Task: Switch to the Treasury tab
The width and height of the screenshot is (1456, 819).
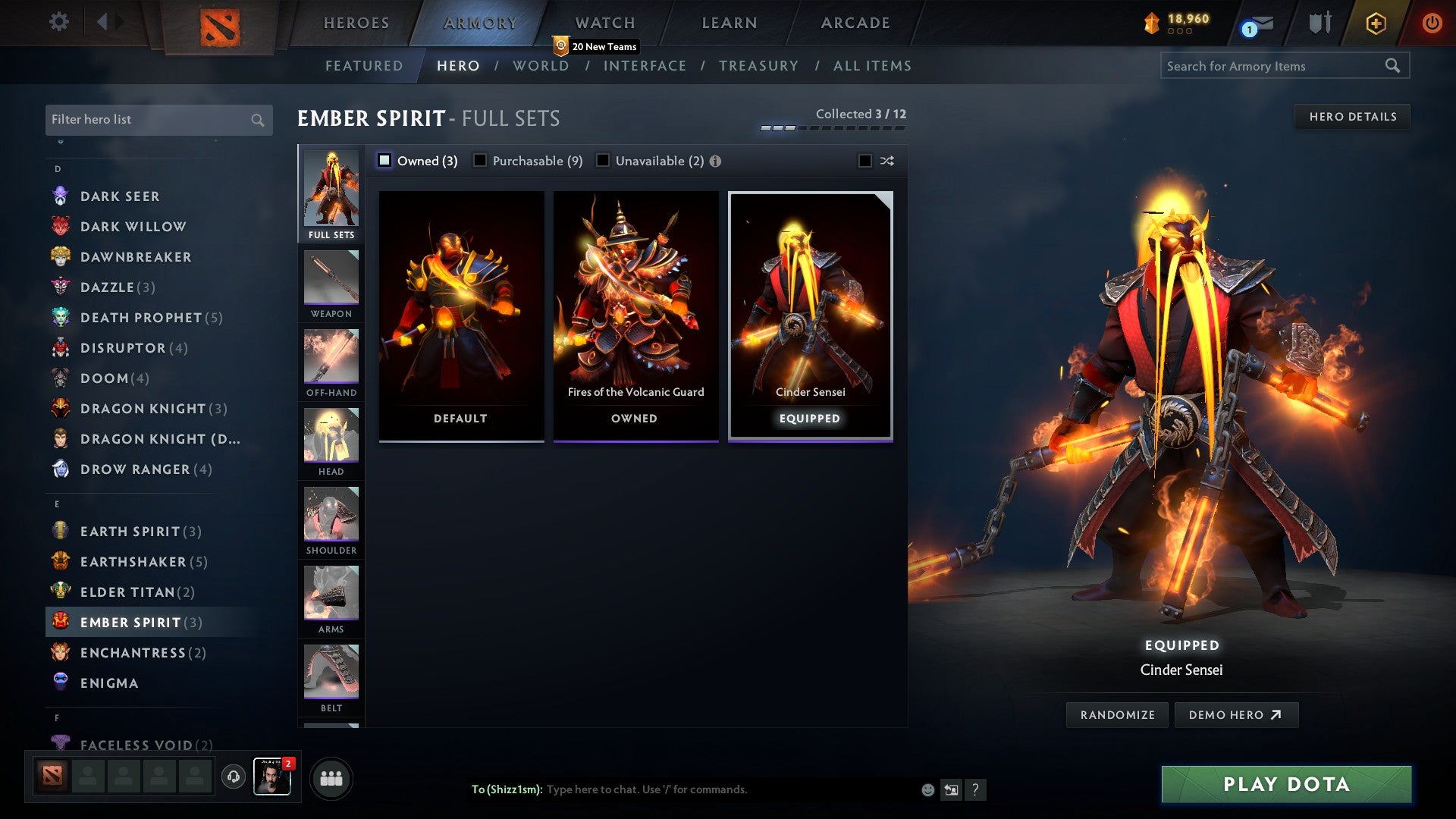Action: tap(758, 66)
